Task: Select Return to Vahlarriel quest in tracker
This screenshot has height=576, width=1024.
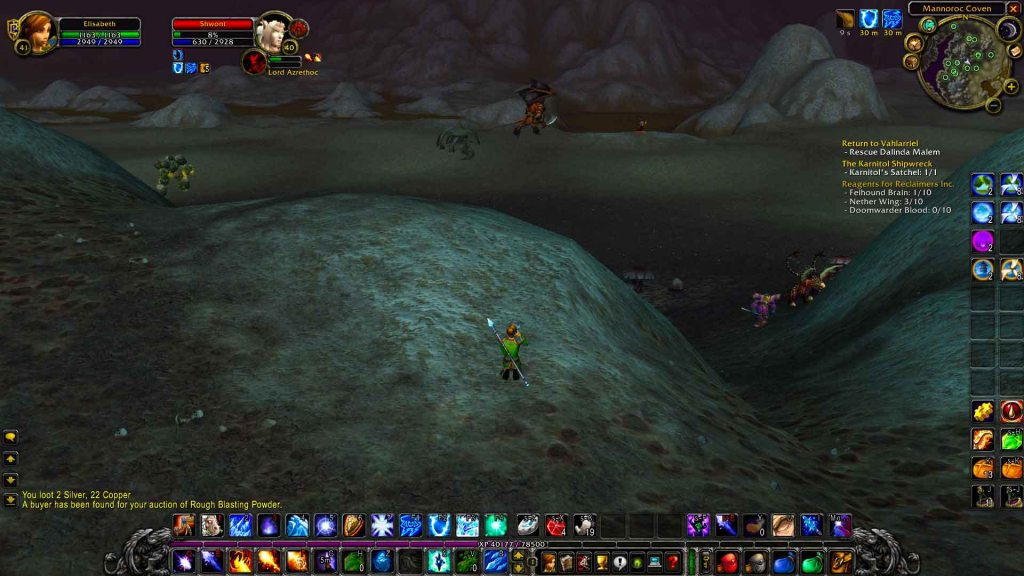Action: pos(890,143)
